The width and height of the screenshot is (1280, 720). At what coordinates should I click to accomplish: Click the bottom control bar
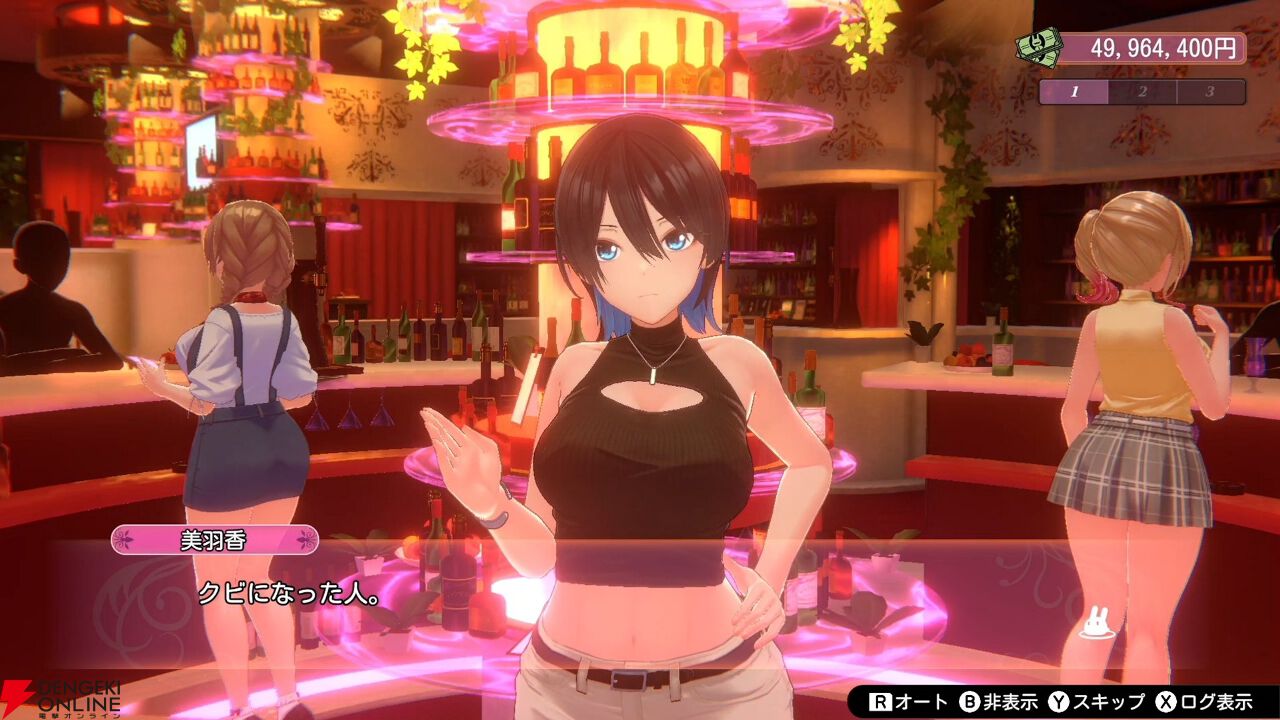tap(1060, 701)
